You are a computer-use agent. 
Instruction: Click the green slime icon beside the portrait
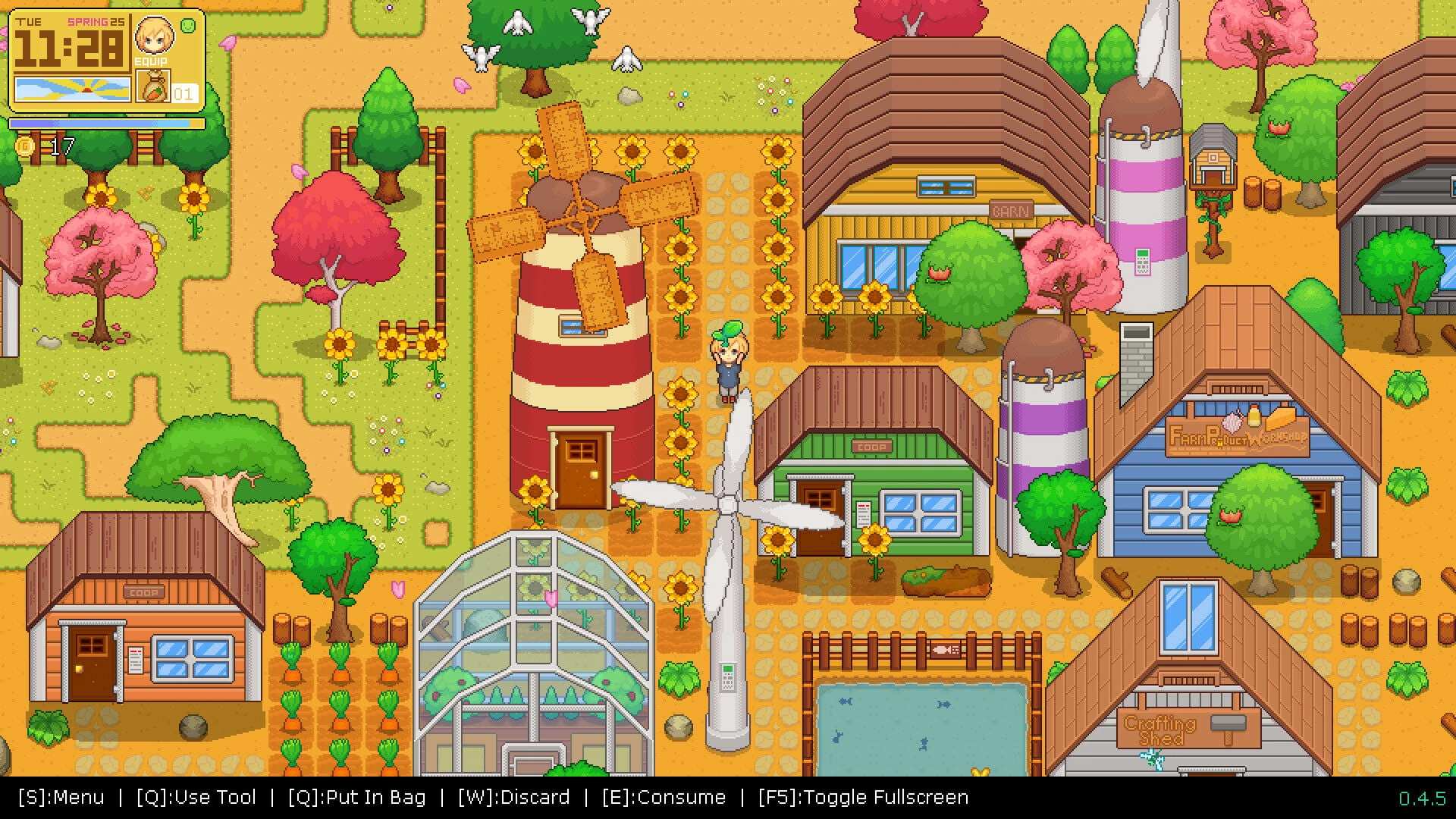(x=187, y=26)
